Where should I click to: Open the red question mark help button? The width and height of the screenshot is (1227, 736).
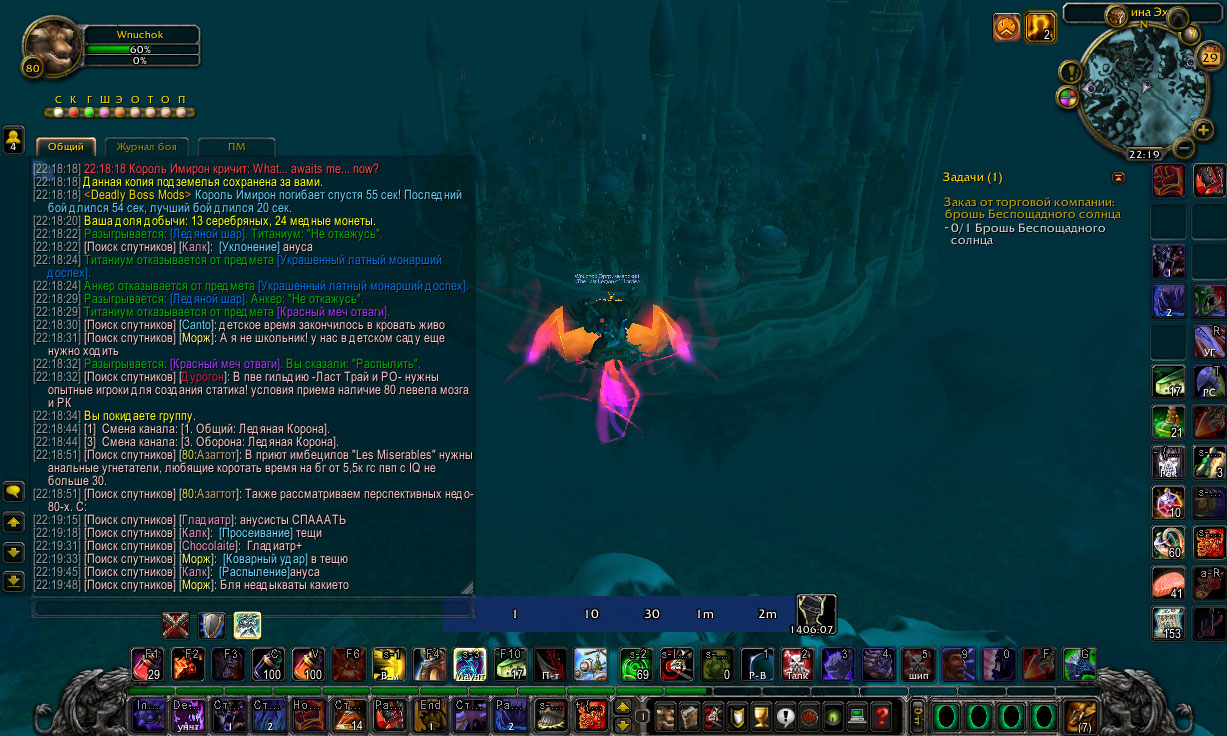pyautogui.click(x=881, y=716)
